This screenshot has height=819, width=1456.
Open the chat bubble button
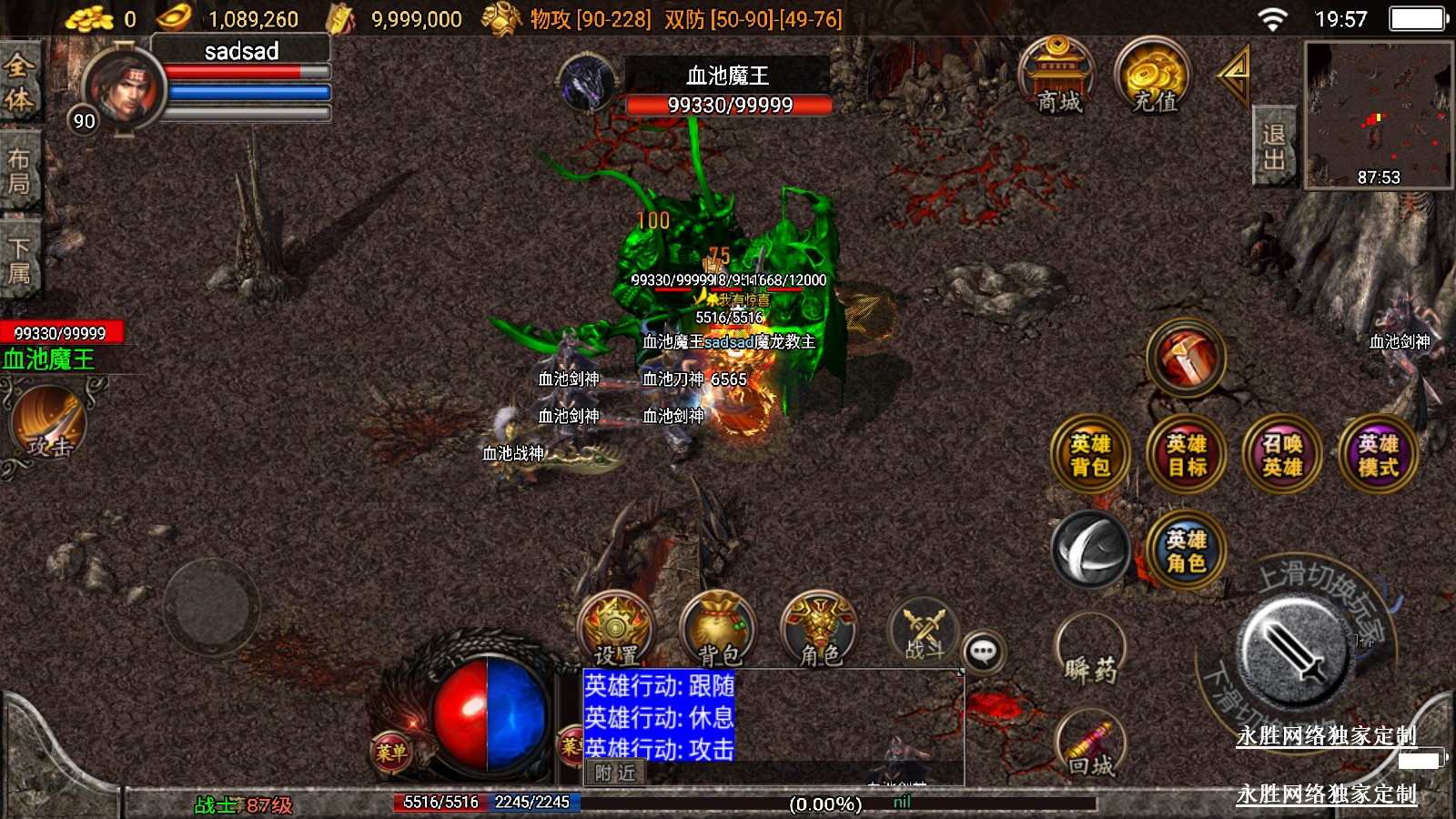[x=984, y=652]
